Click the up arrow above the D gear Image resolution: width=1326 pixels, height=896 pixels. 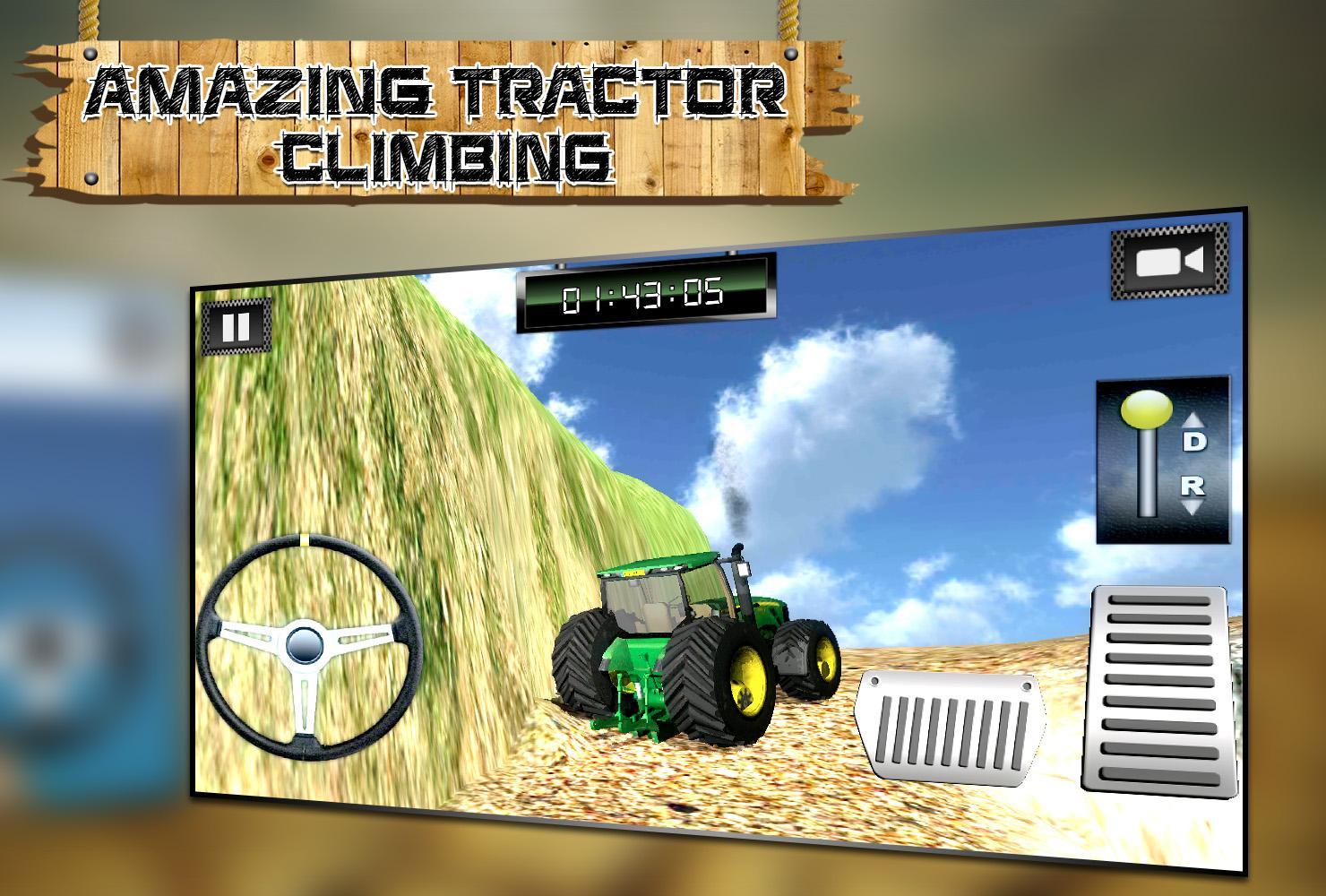(1192, 419)
